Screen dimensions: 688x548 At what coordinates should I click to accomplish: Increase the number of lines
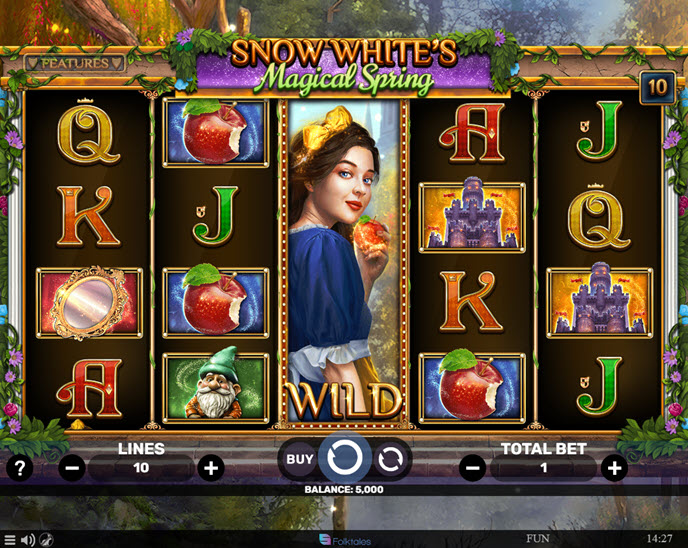pos(210,467)
